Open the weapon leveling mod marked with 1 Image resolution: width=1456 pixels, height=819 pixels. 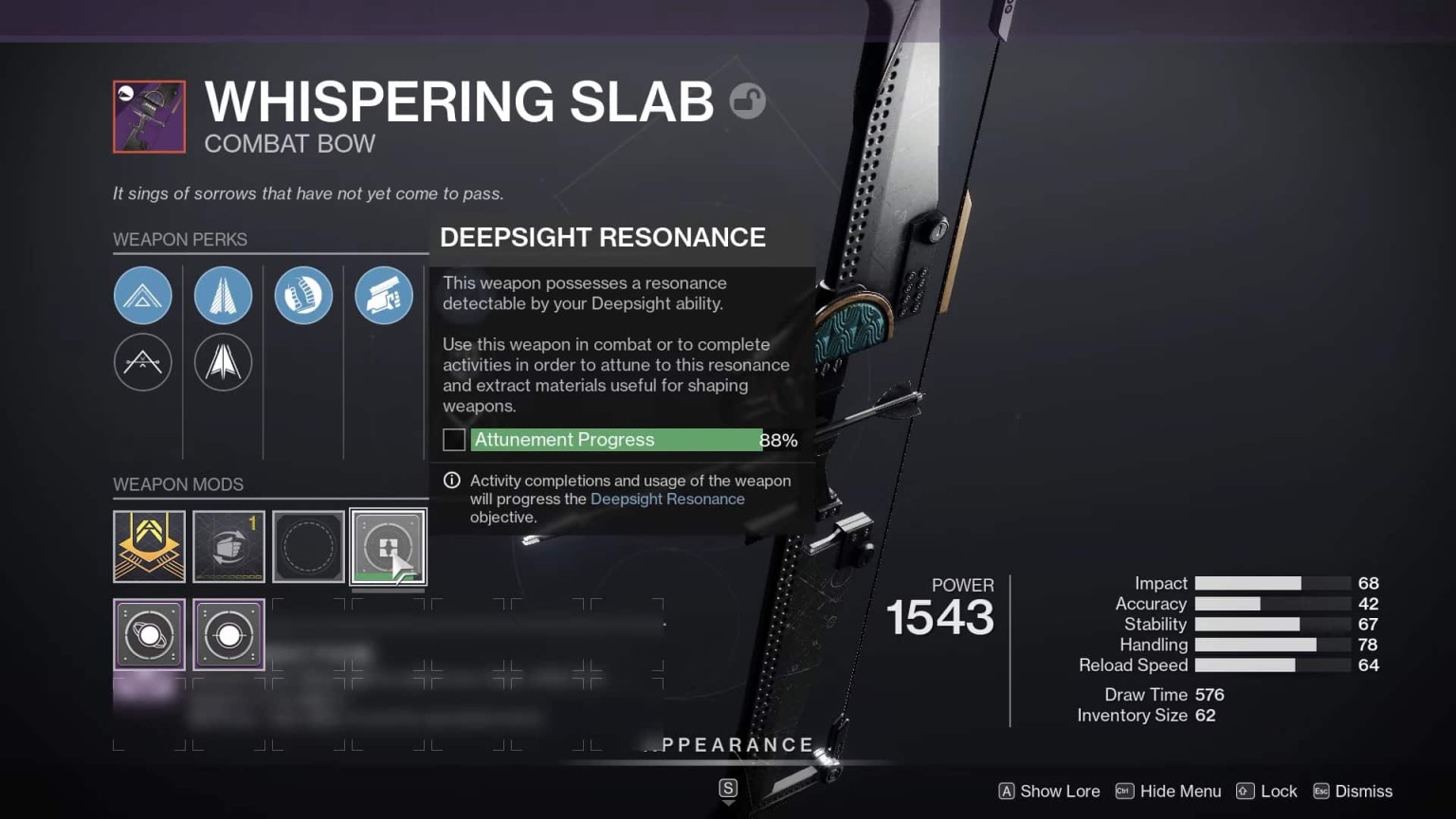(228, 546)
